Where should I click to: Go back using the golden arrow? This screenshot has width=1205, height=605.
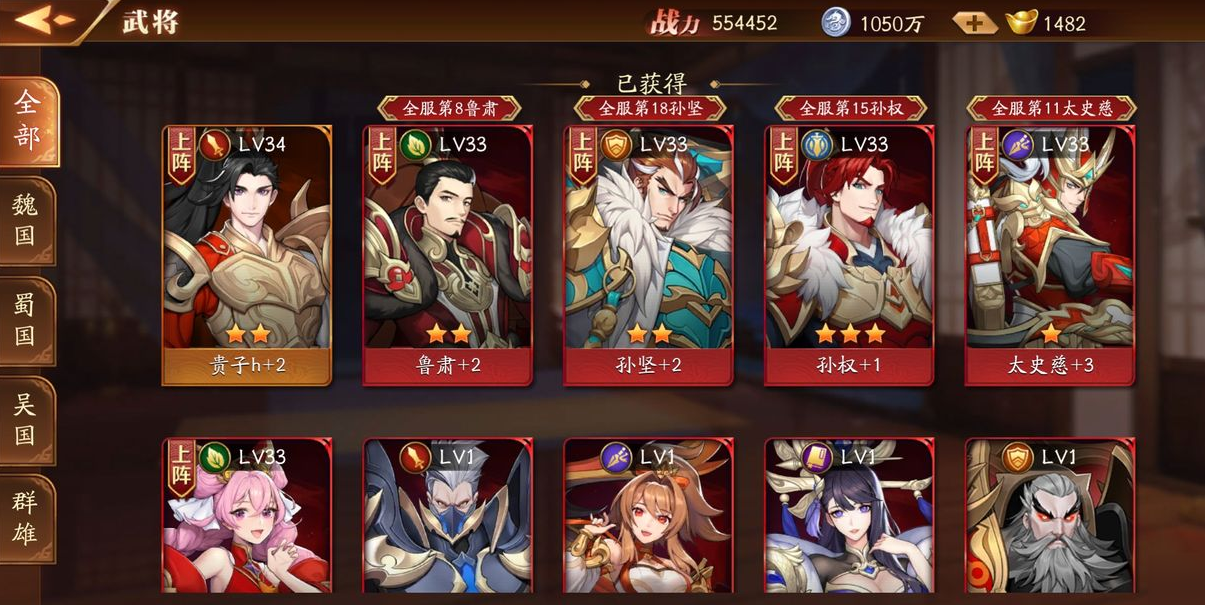pyautogui.click(x=45, y=20)
